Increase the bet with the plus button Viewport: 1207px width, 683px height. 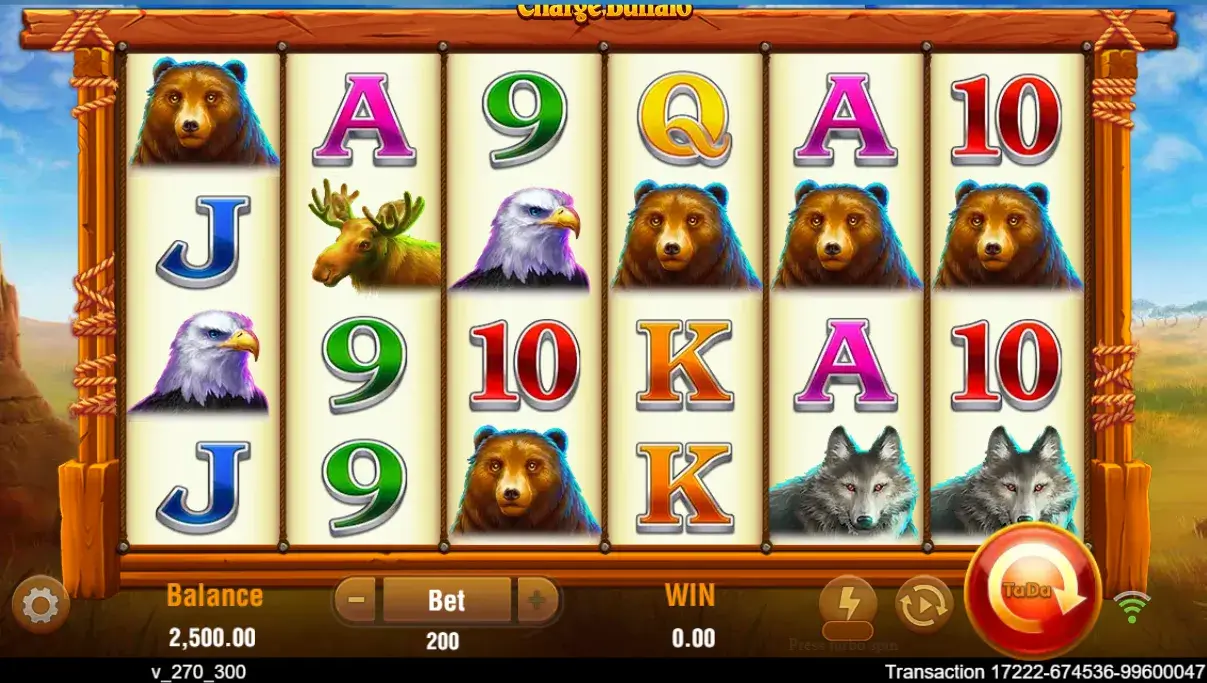pos(537,600)
